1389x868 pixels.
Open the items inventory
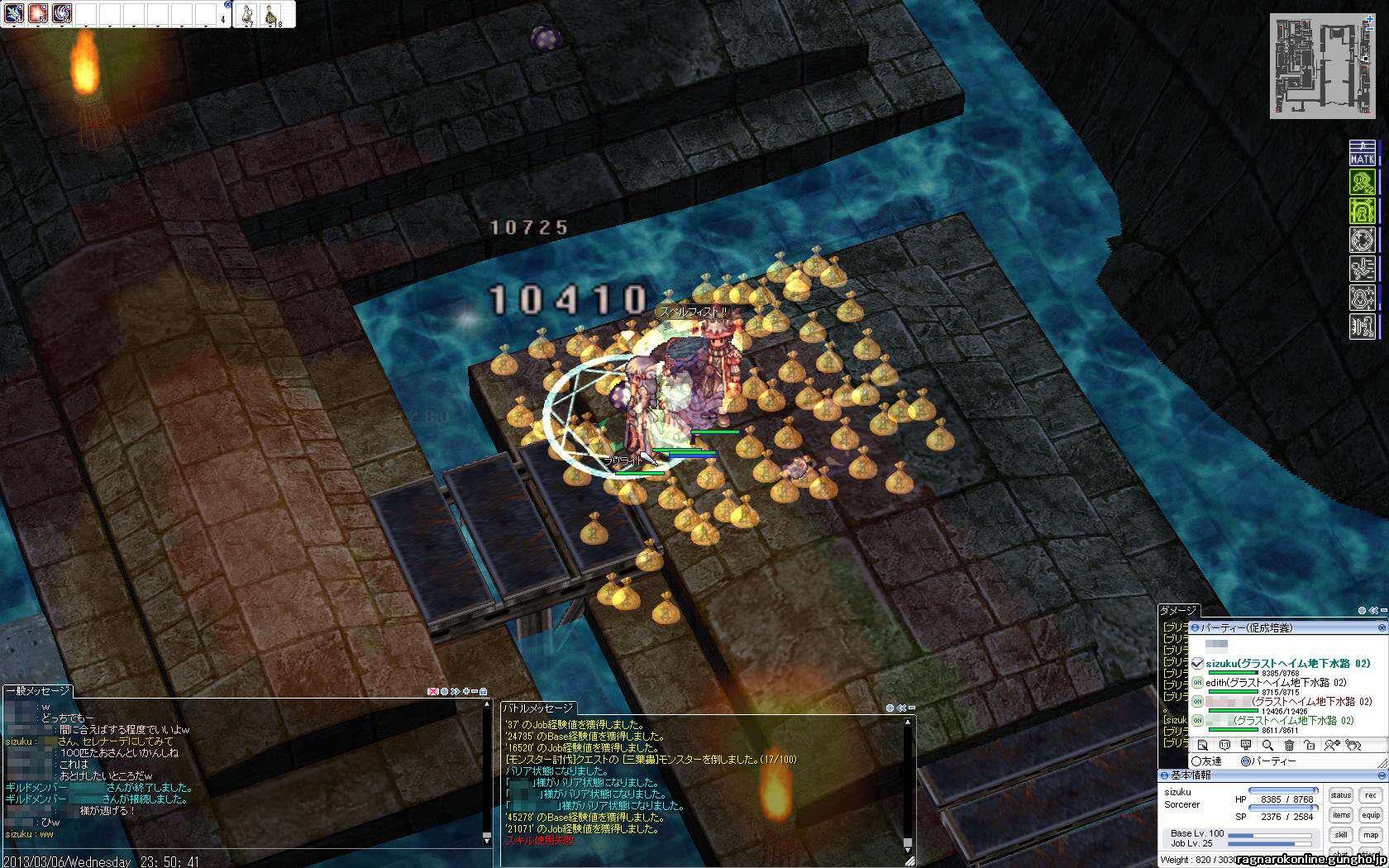coord(1340,815)
